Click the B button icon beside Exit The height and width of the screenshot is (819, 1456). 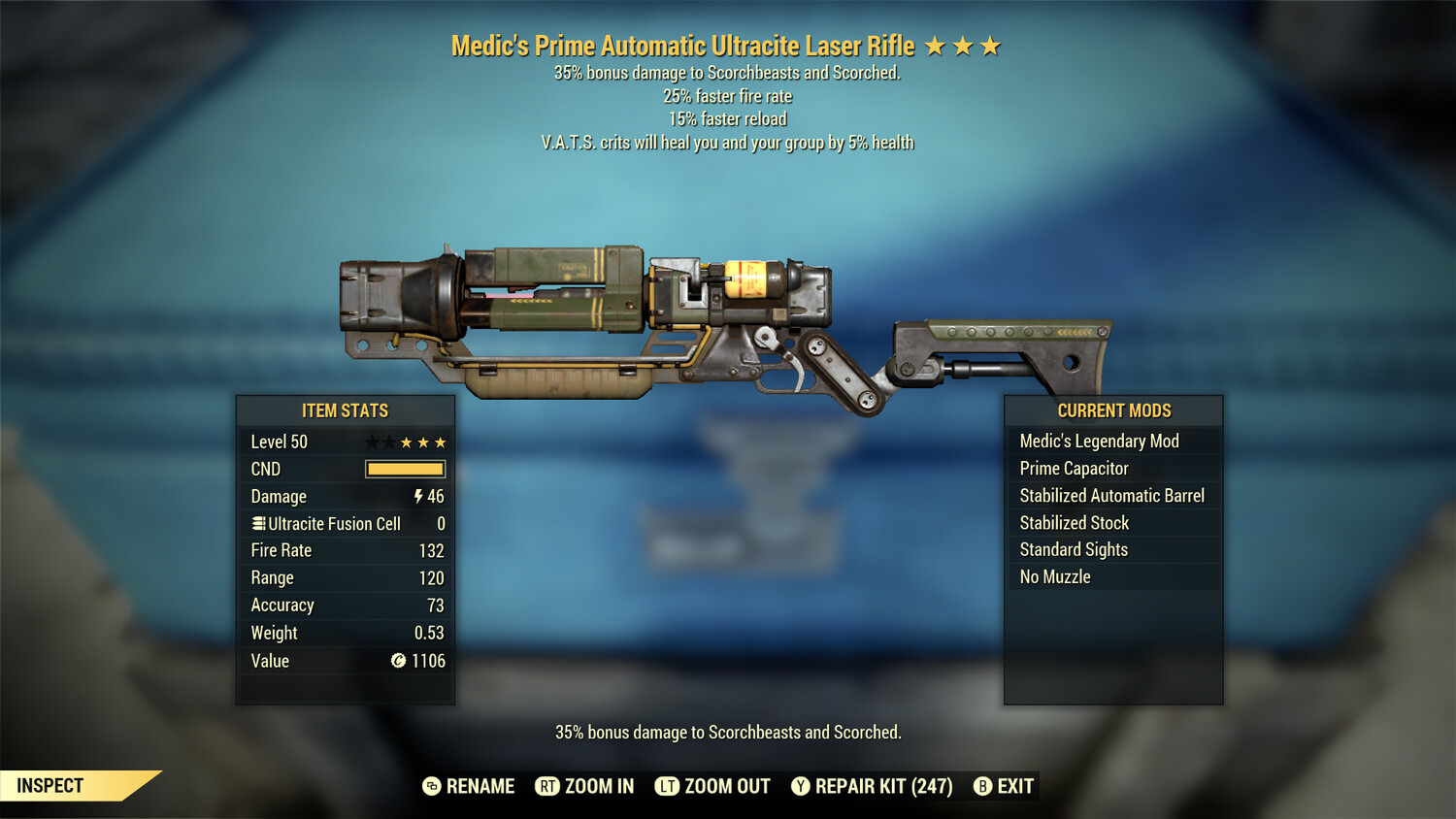pos(982,786)
